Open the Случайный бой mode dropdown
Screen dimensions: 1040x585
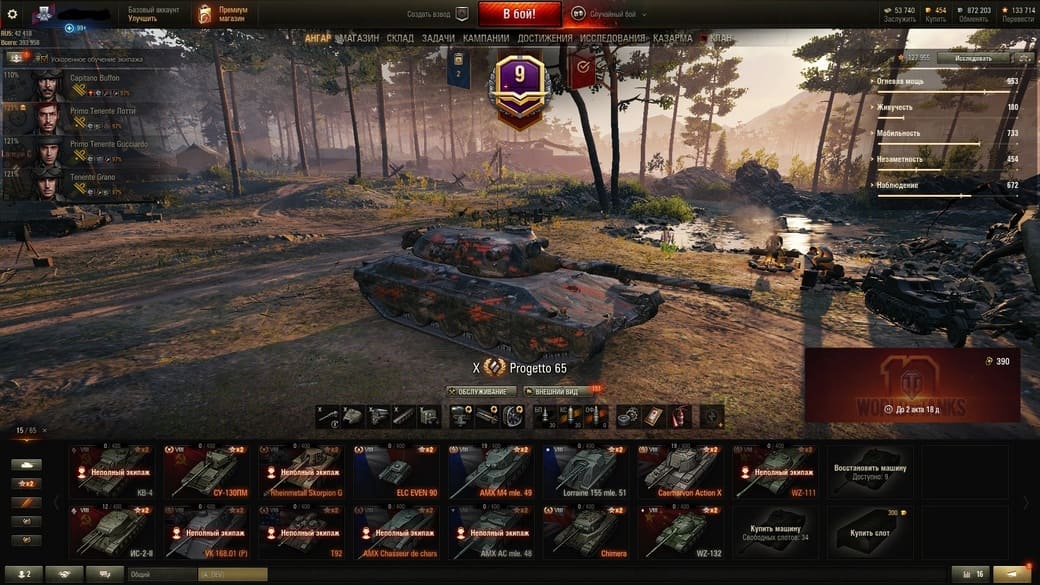[x=610, y=15]
